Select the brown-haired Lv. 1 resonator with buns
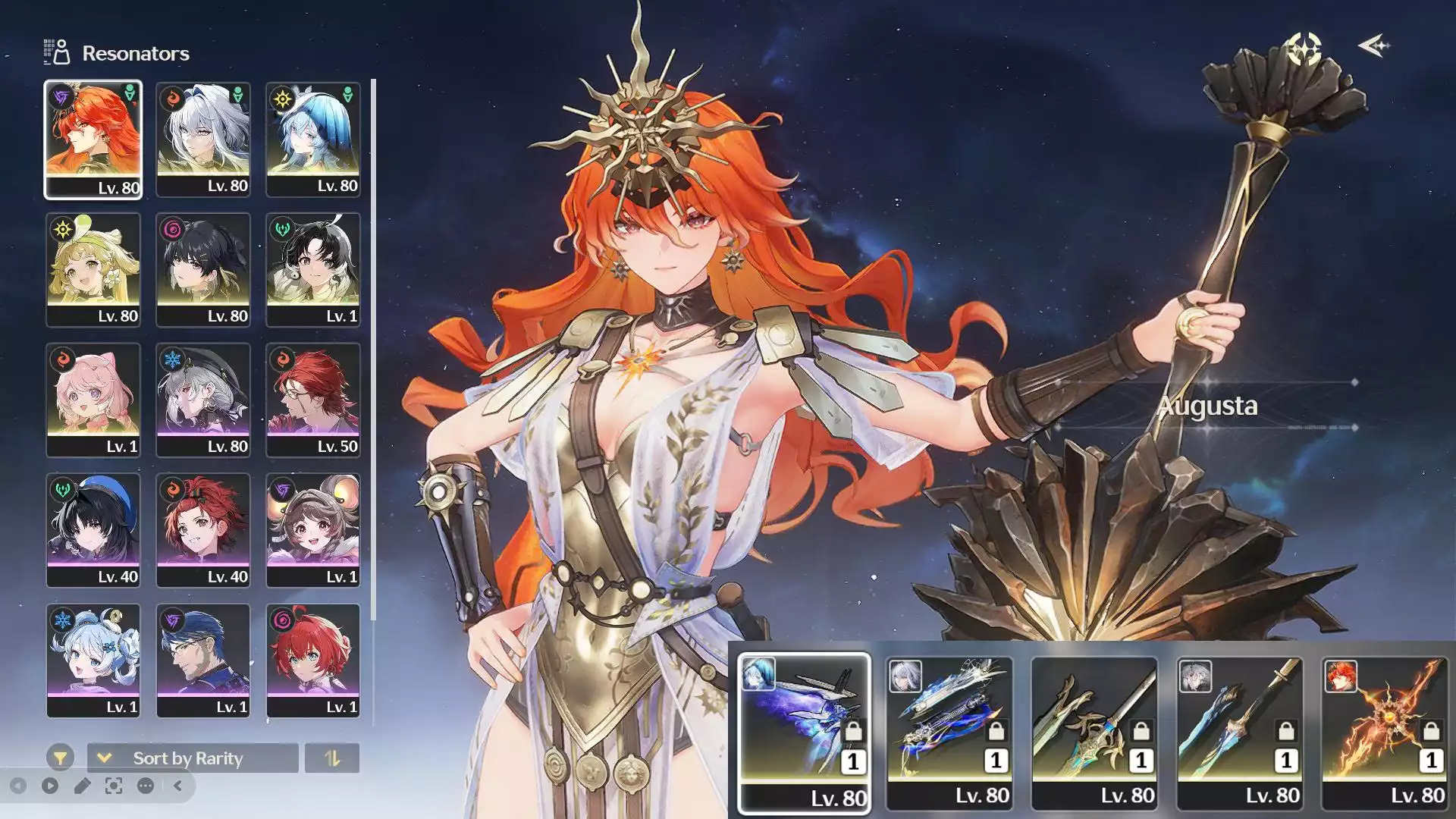Image resolution: width=1456 pixels, height=819 pixels. pos(312,531)
